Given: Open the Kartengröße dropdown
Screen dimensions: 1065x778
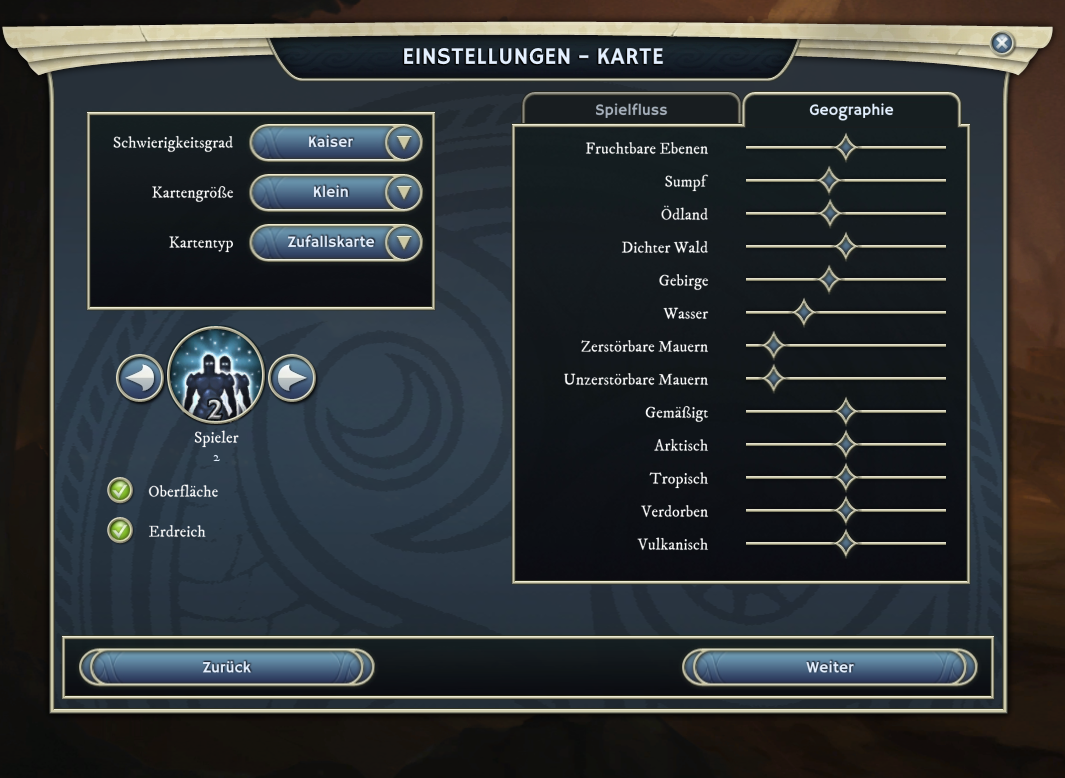Looking at the screenshot, I should click(x=403, y=192).
